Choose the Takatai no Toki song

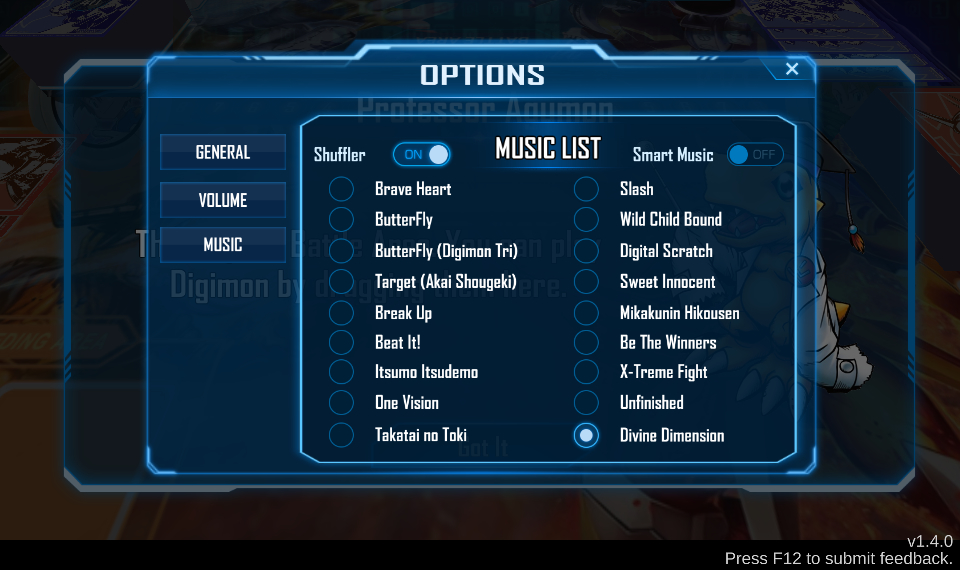point(342,435)
